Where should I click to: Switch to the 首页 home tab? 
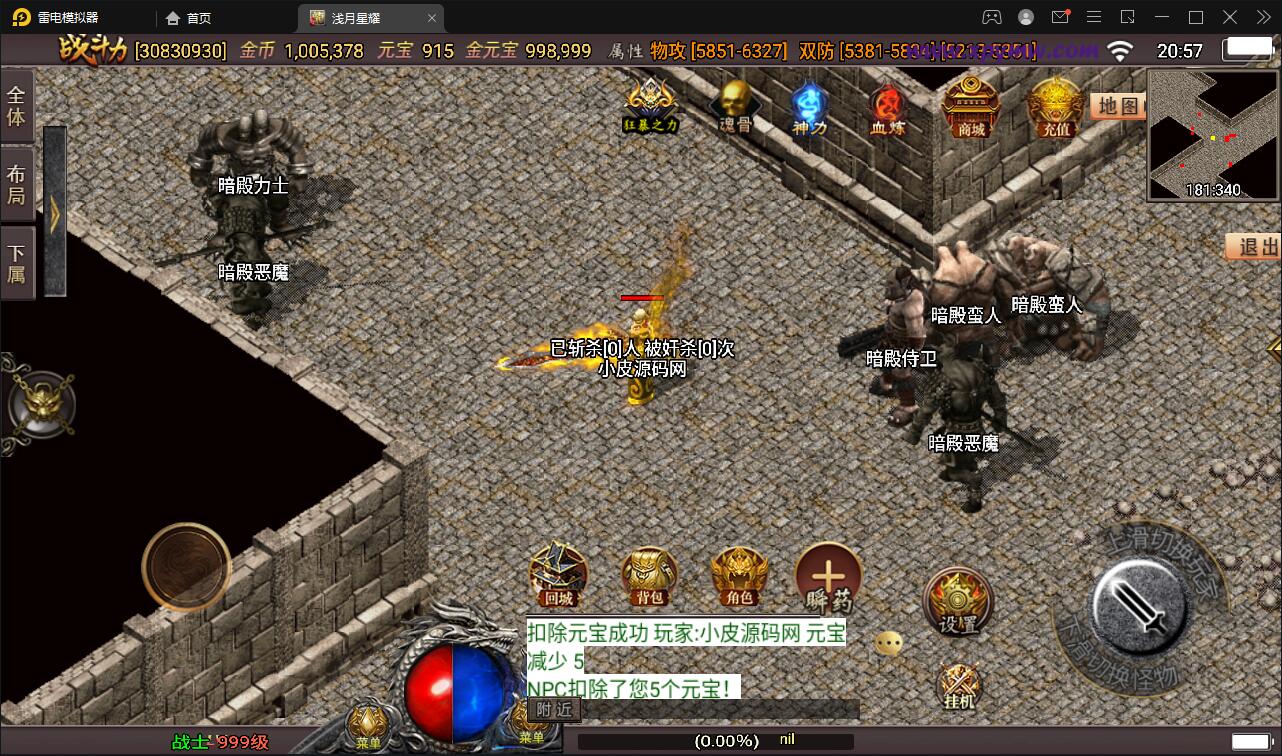coord(189,18)
